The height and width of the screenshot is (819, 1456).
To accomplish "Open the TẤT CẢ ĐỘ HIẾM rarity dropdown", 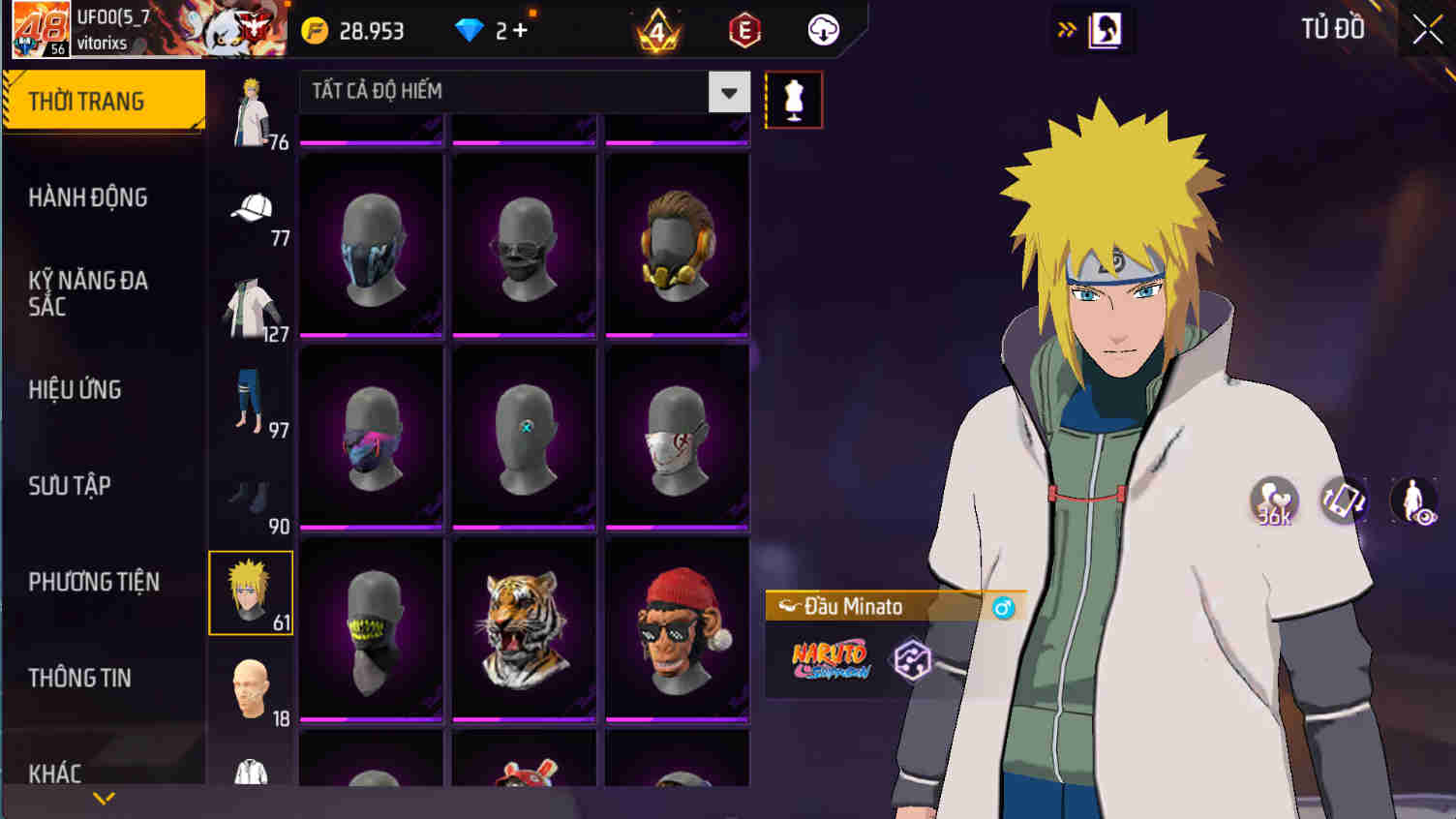I will click(729, 91).
